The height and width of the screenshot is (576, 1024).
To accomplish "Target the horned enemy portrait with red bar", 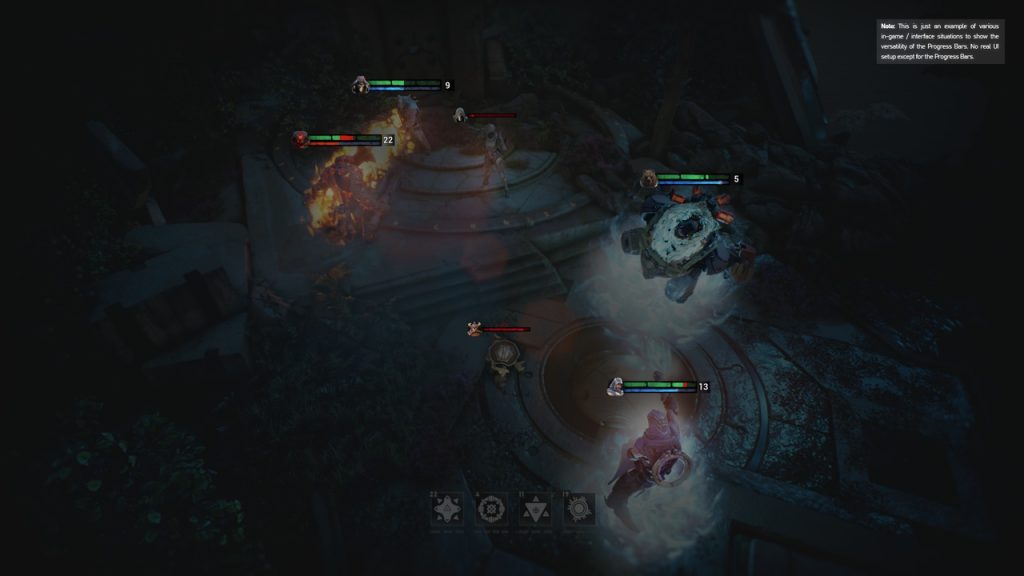I will pos(475,328).
